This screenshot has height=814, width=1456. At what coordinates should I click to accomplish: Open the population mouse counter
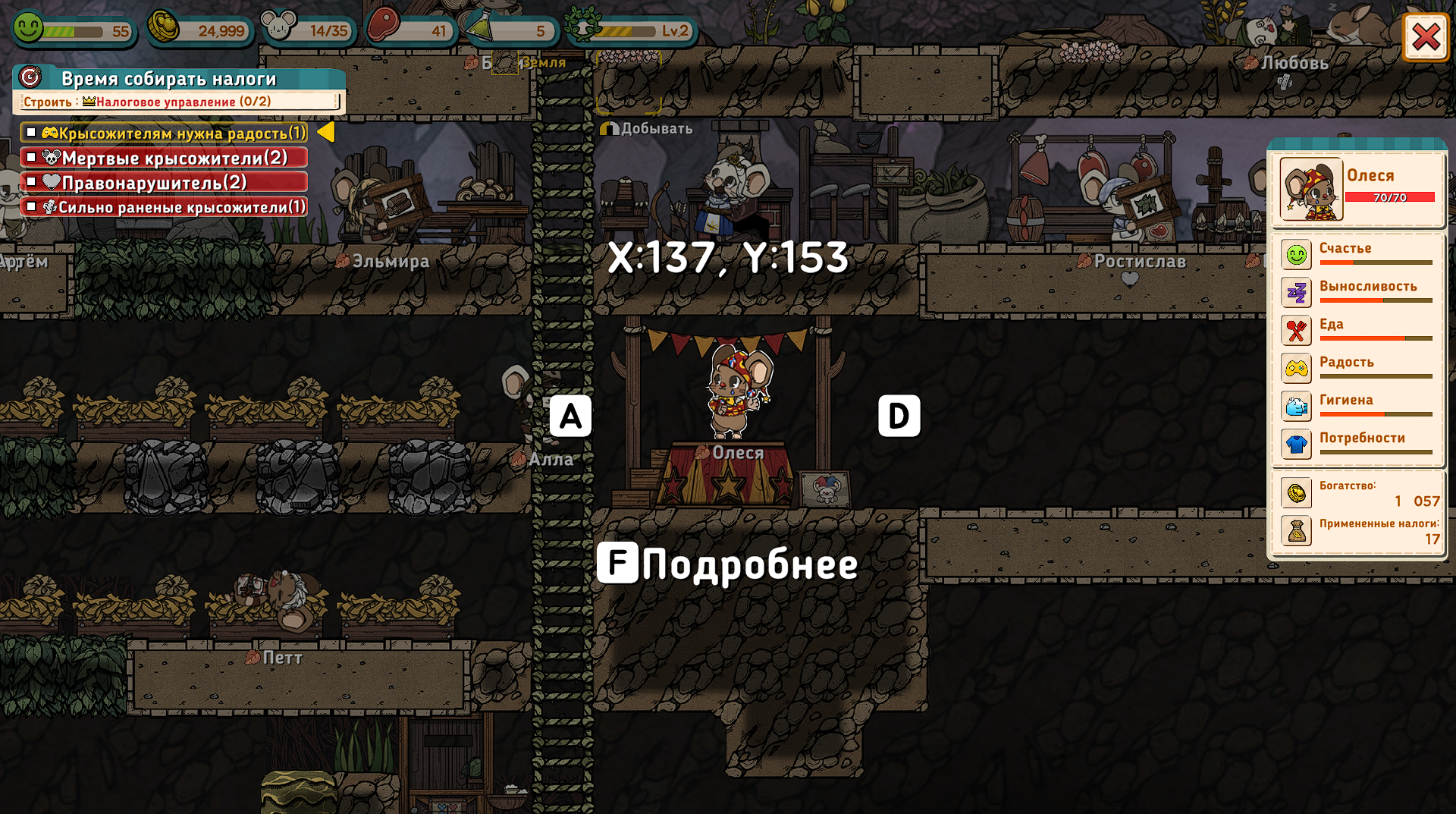307,30
